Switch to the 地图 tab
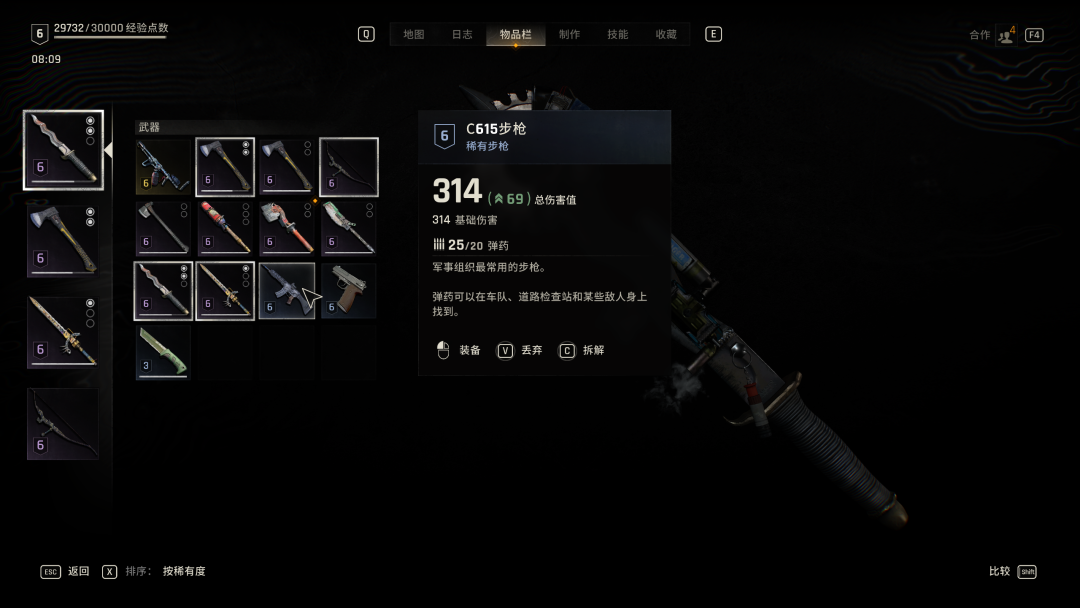This screenshot has height=608, width=1080. [x=414, y=34]
